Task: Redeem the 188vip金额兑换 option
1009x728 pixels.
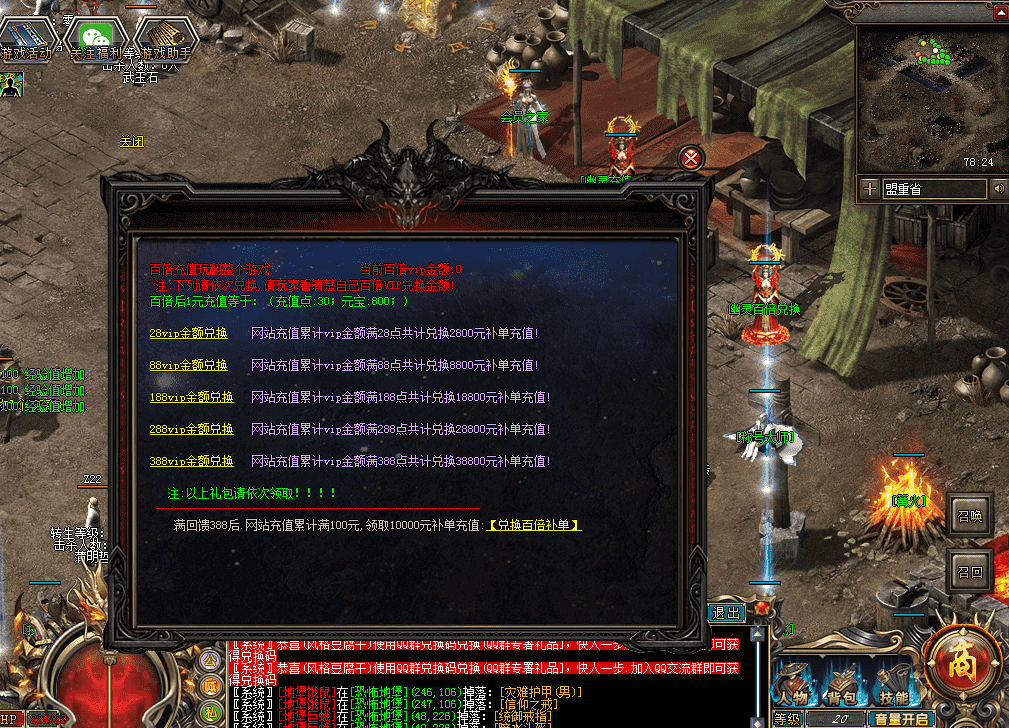Action: pos(191,397)
